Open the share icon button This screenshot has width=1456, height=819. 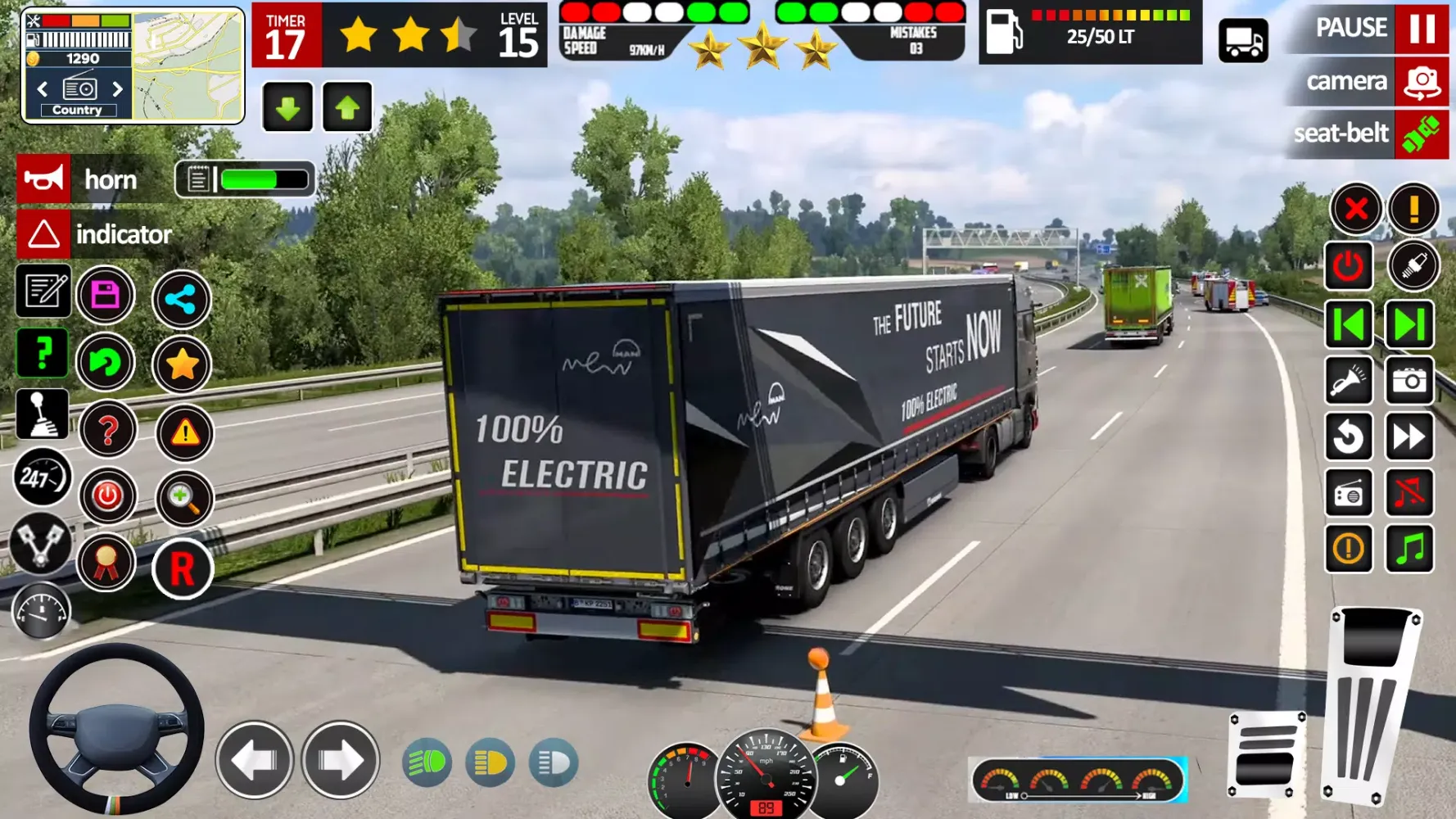181,300
